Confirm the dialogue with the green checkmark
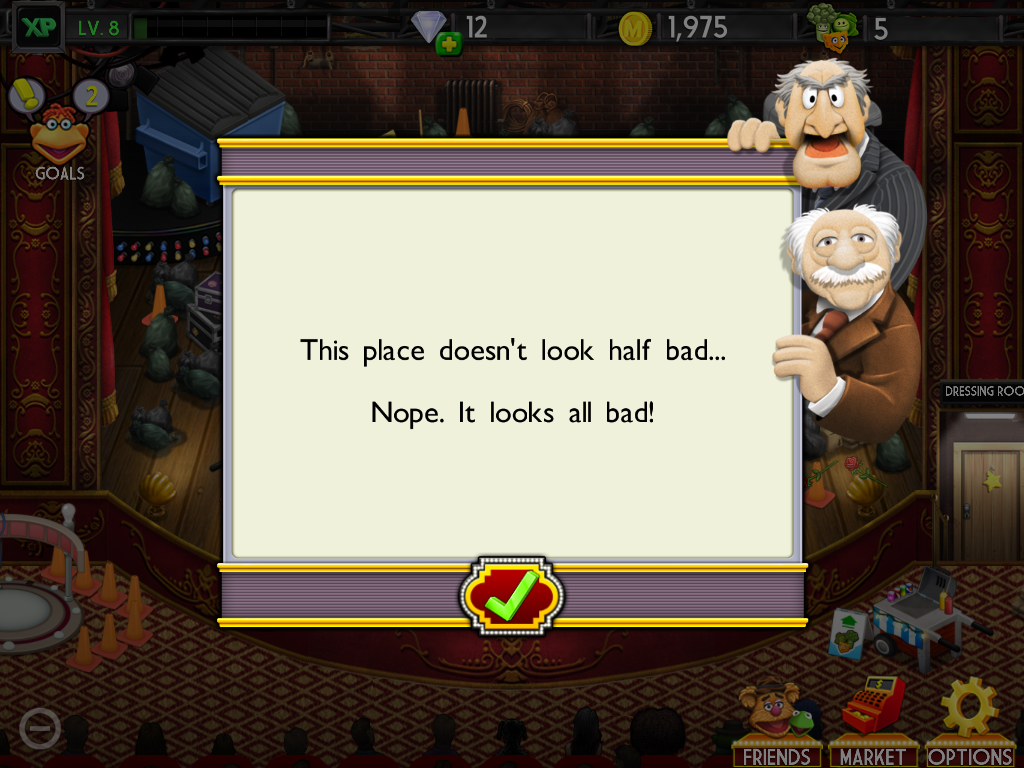 [512, 596]
